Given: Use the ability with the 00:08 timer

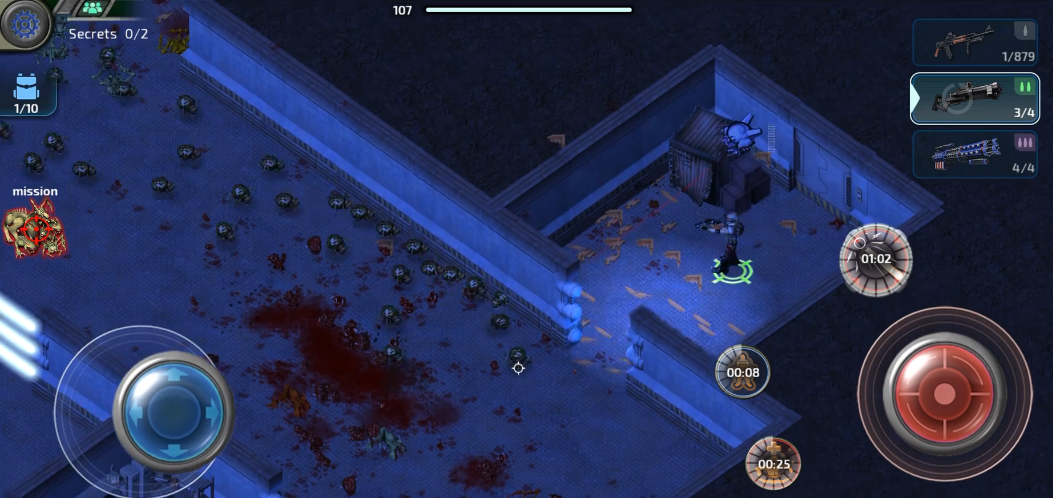Looking at the screenshot, I should (743, 372).
